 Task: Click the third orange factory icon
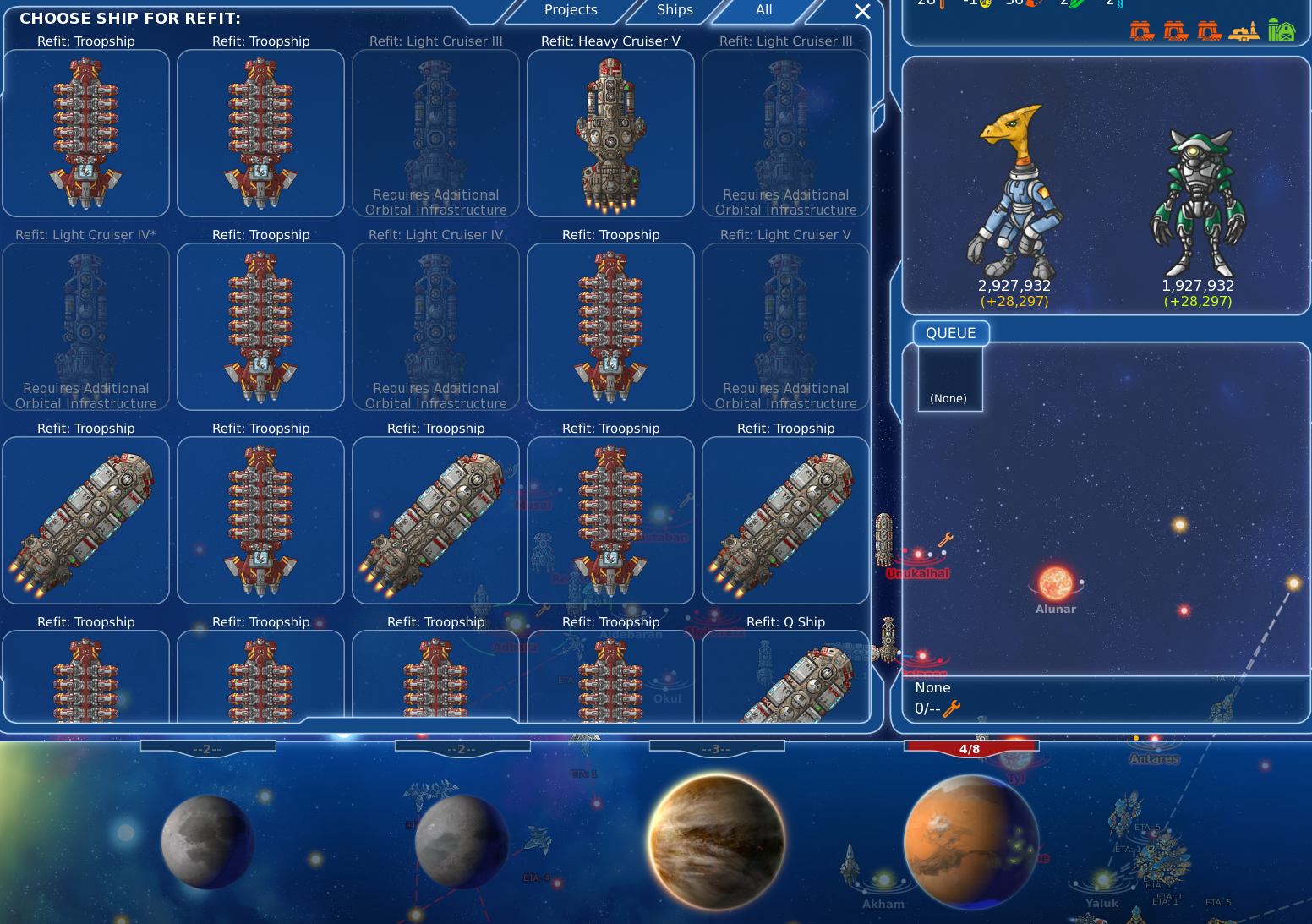click(x=1209, y=30)
